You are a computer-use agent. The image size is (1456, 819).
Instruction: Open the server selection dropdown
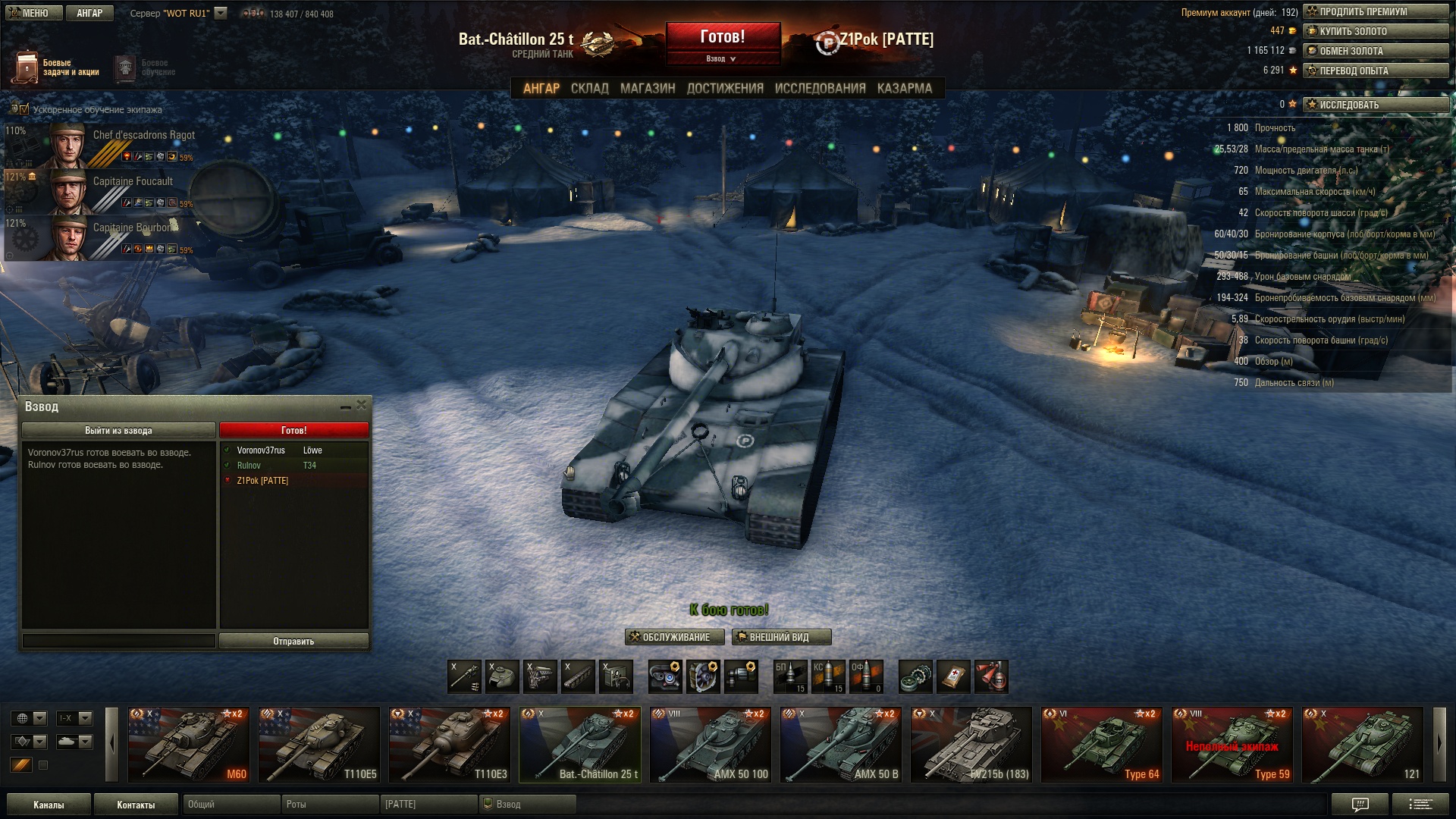221,13
